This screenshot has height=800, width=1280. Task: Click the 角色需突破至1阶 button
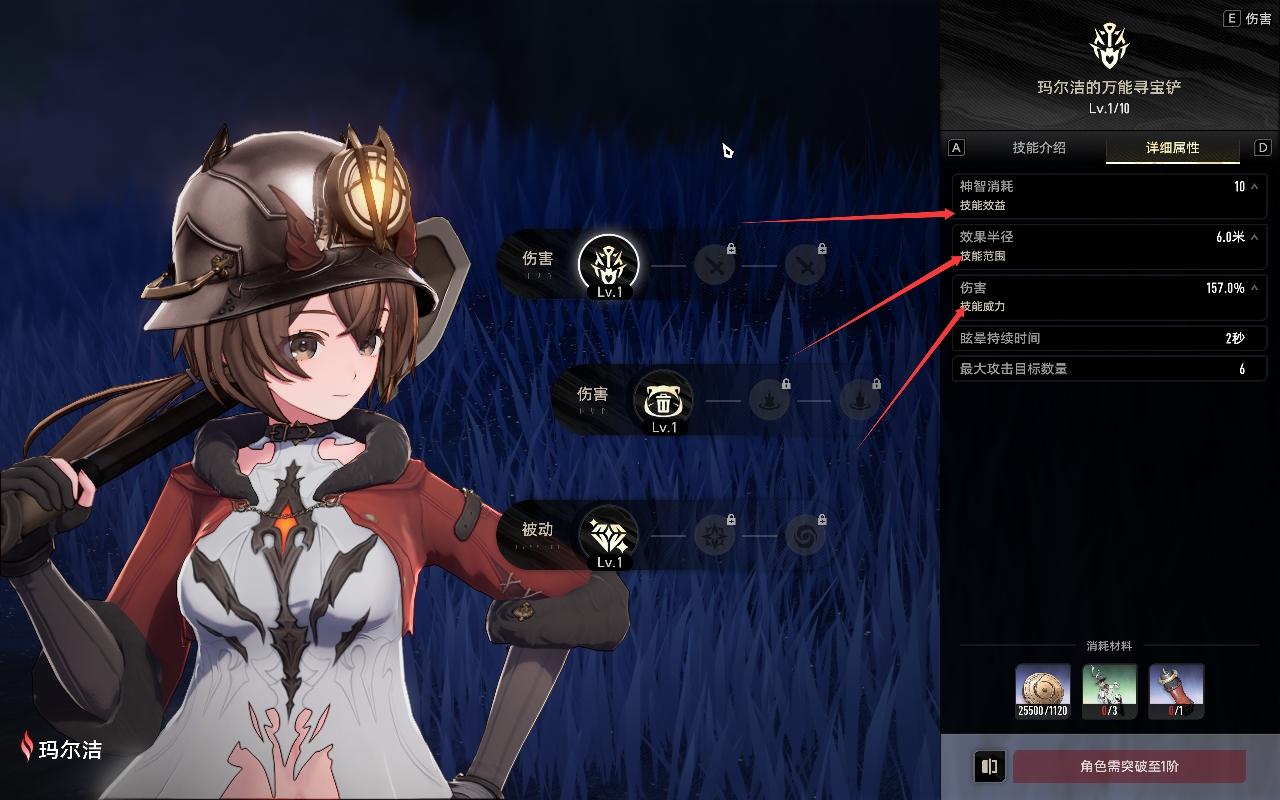pyautogui.click(x=1129, y=767)
